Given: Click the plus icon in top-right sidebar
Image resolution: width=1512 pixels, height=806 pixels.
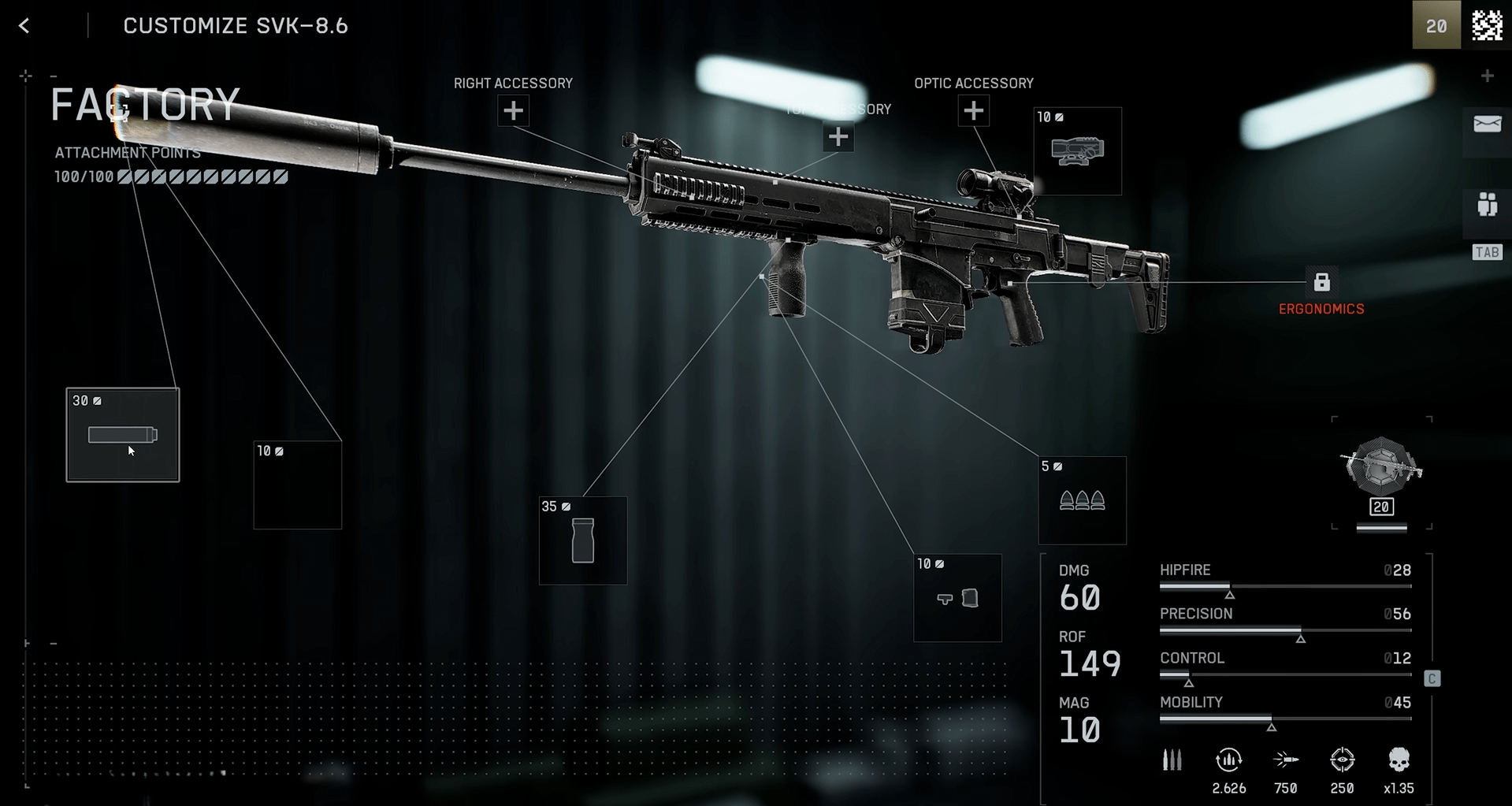Looking at the screenshot, I should 1487,76.
